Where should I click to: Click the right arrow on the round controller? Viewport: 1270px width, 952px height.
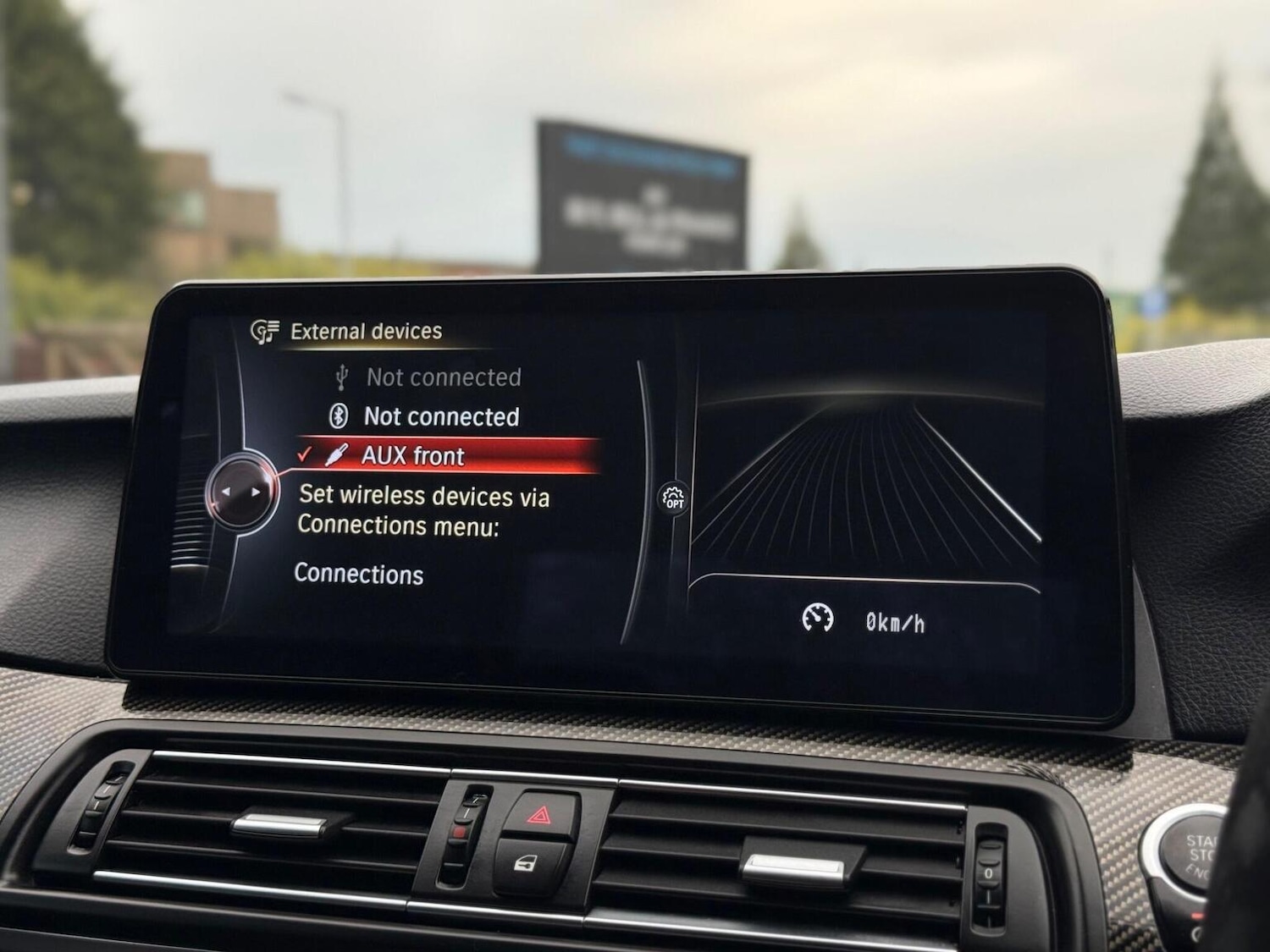click(256, 492)
